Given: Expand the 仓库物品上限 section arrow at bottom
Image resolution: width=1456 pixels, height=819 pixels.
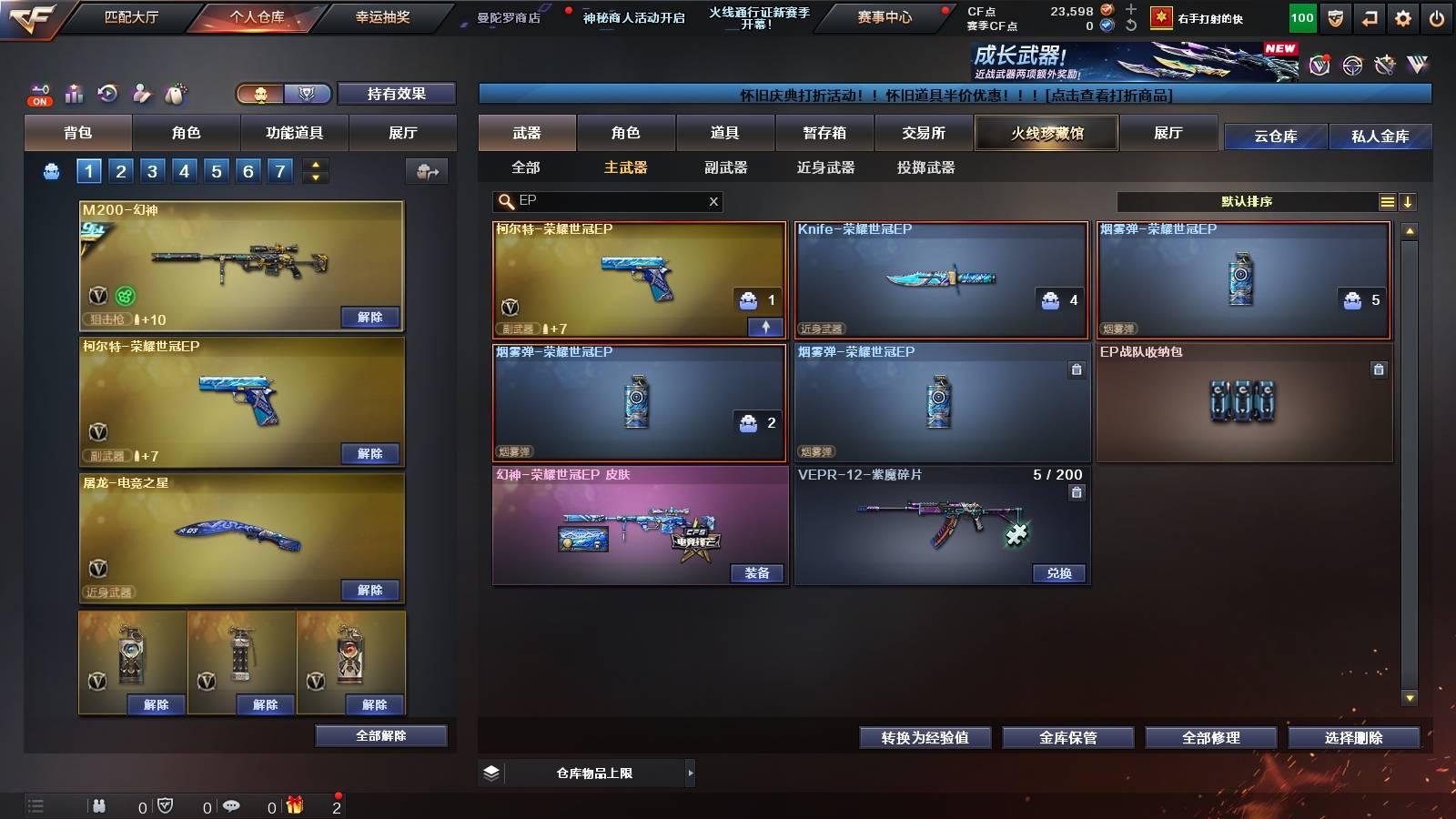Looking at the screenshot, I should pos(690,773).
